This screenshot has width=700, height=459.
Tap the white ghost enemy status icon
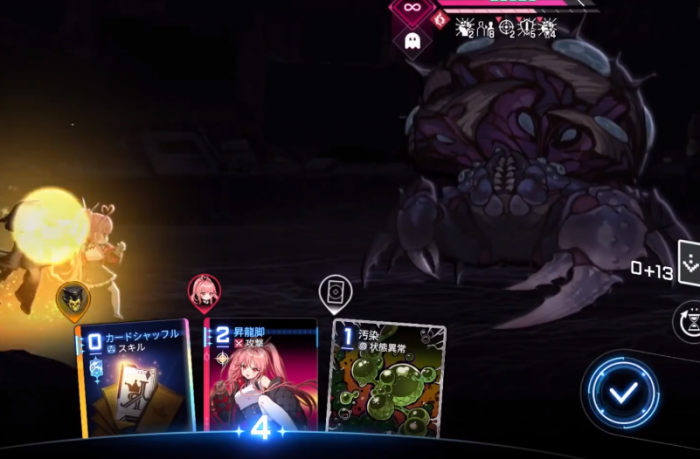tap(412, 42)
